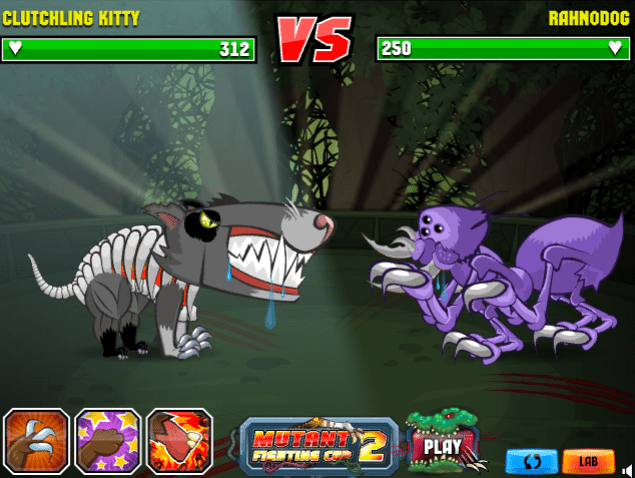635x478 pixels.
Task: Click the blue refresh arrows button
Action: click(530, 462)
